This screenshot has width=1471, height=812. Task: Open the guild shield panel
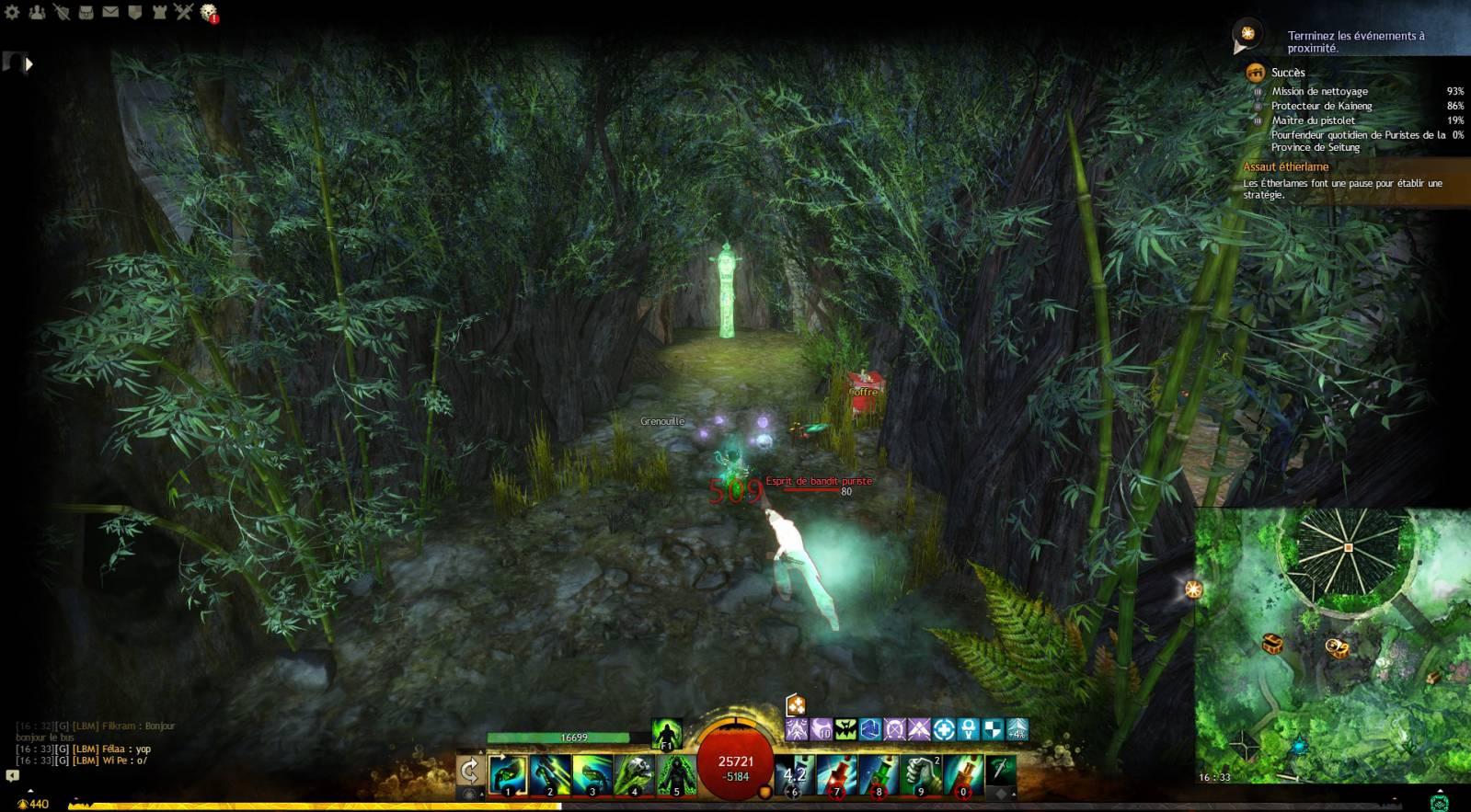[x=134, y=13]
